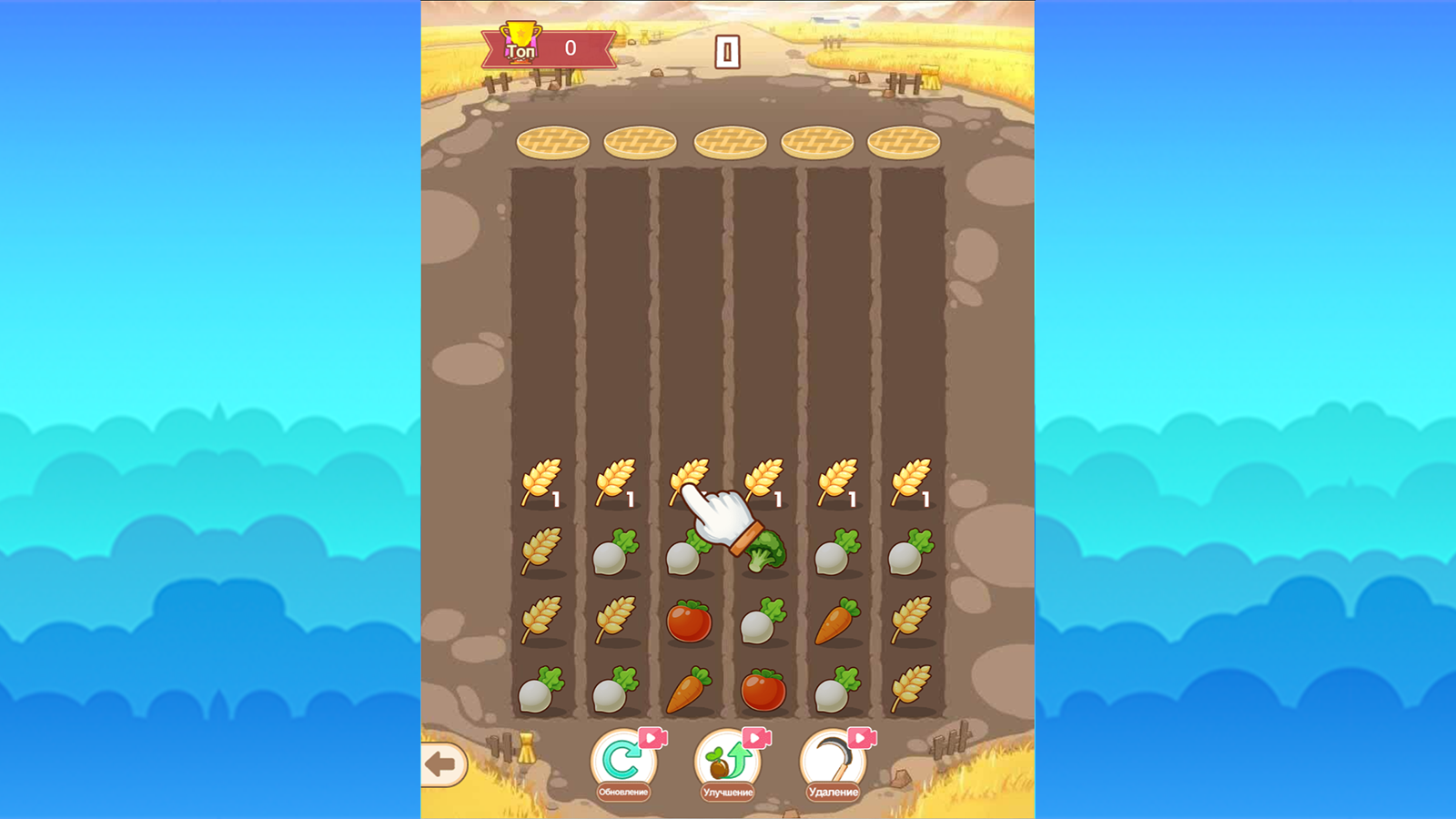Select the carrot in the third column
This screenshot has height=819, width=1456.
[690, 690]
